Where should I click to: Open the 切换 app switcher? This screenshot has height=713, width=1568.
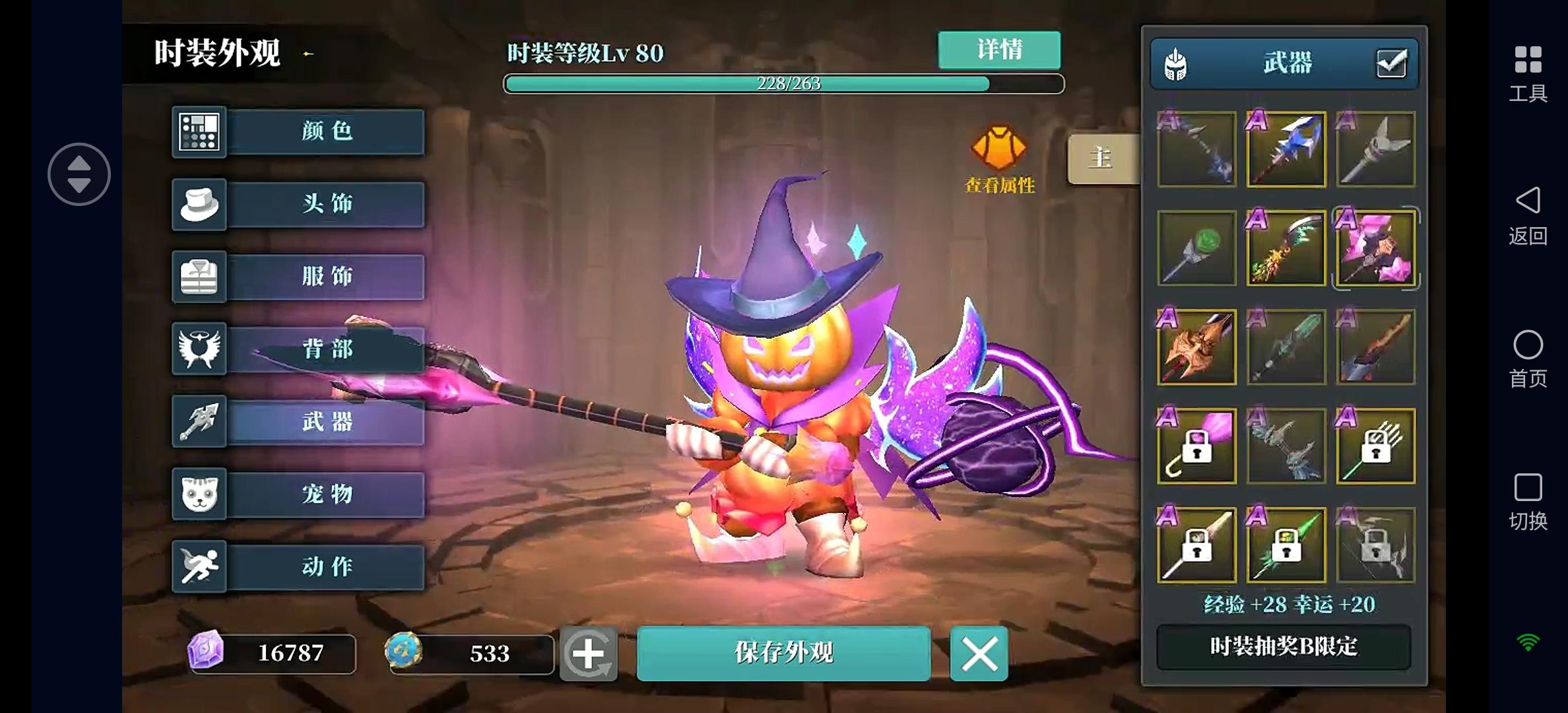point(1528,502)
